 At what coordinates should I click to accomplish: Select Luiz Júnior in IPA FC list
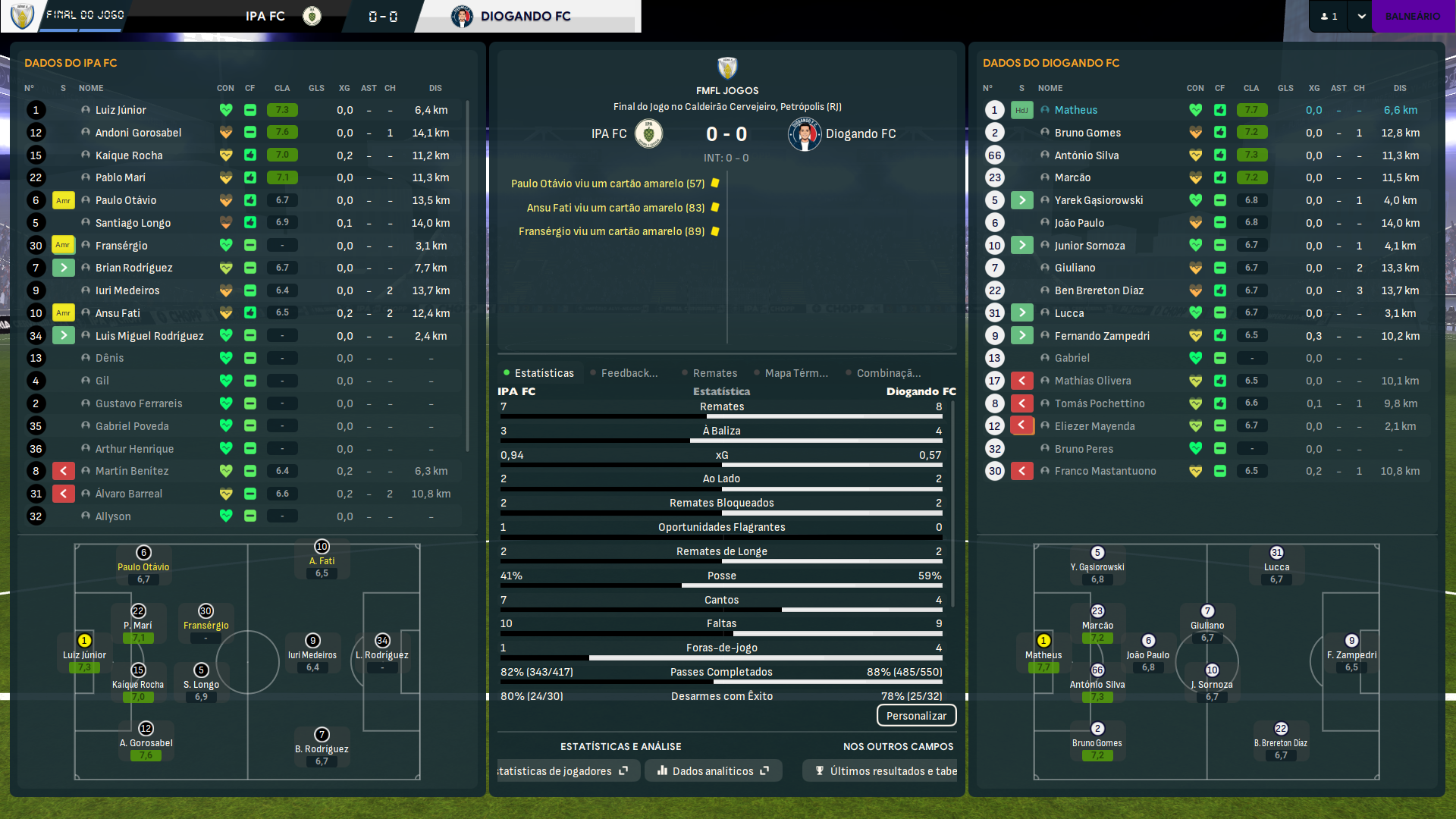121,110
